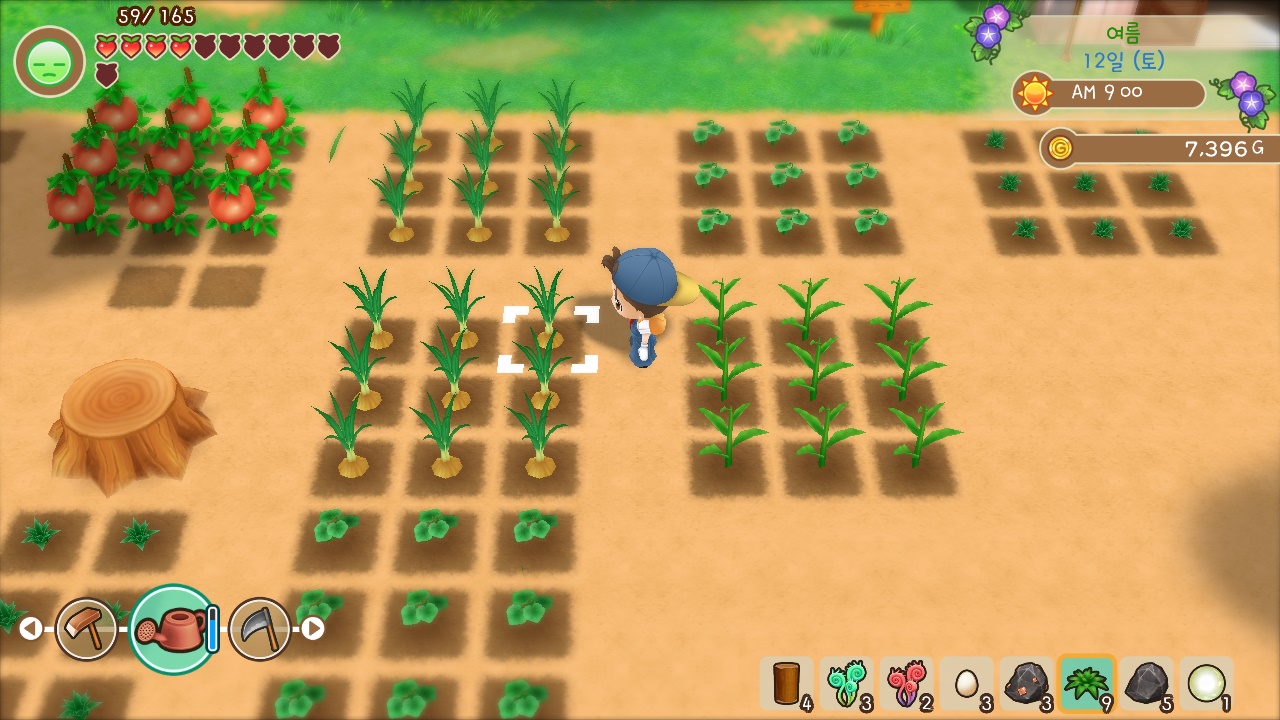Select the red curly grass slot

pos(906,684)
